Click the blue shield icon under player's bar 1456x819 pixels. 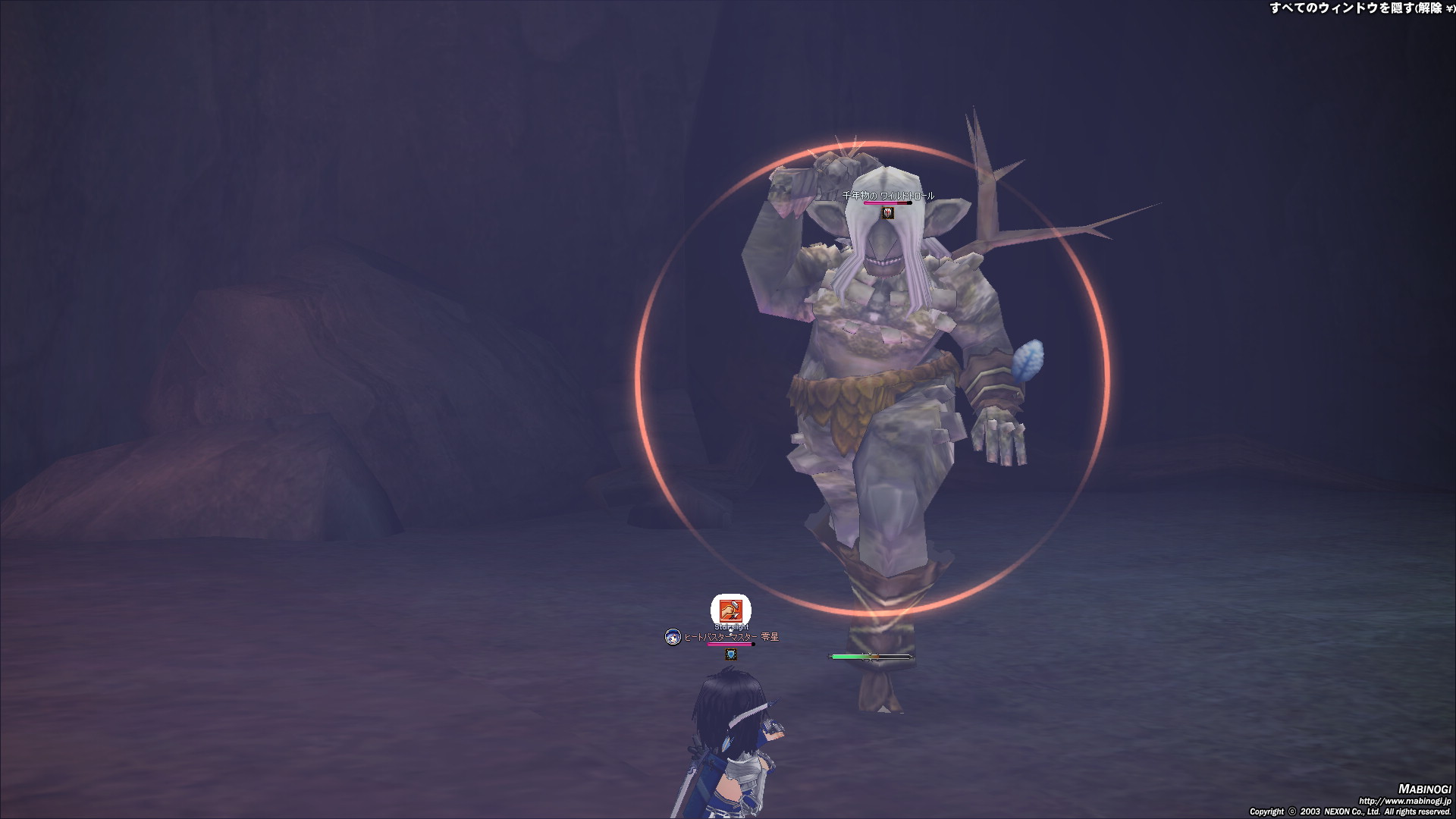[x=731, y=654]
